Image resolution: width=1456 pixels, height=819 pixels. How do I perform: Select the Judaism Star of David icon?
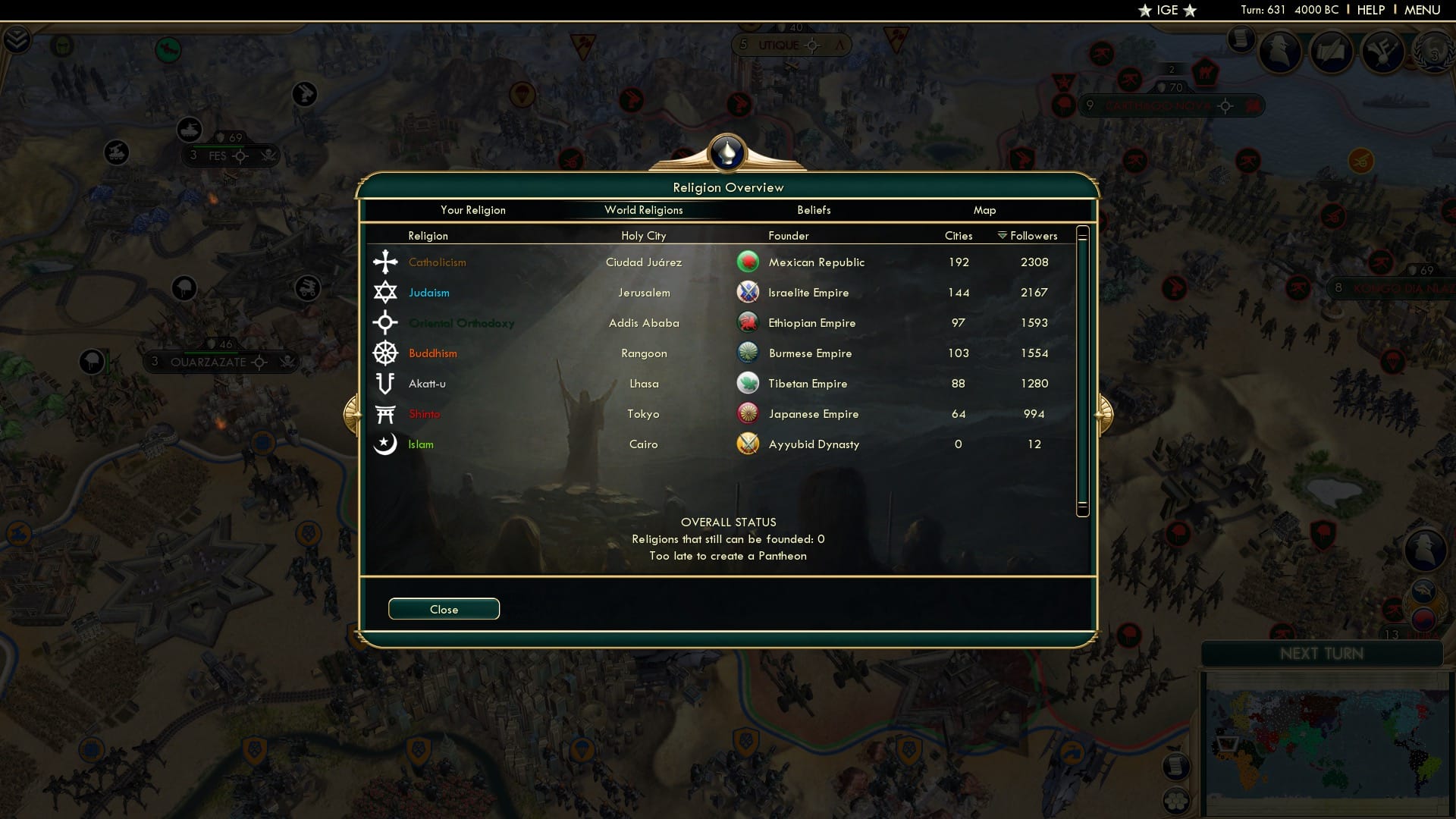tap(386, 292)
